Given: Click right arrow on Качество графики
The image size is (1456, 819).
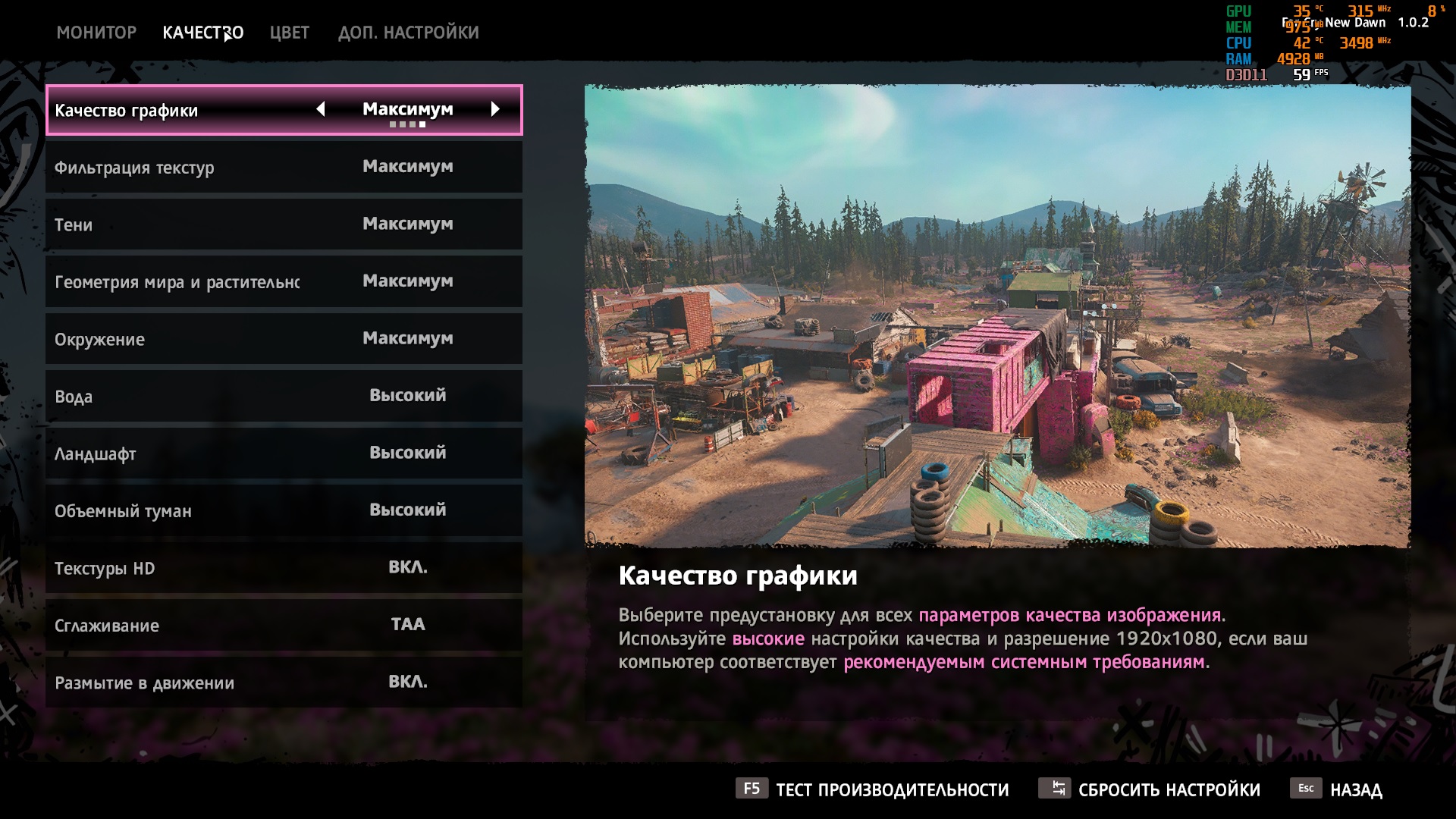Looking at the screenshot, I should [495, 109].
